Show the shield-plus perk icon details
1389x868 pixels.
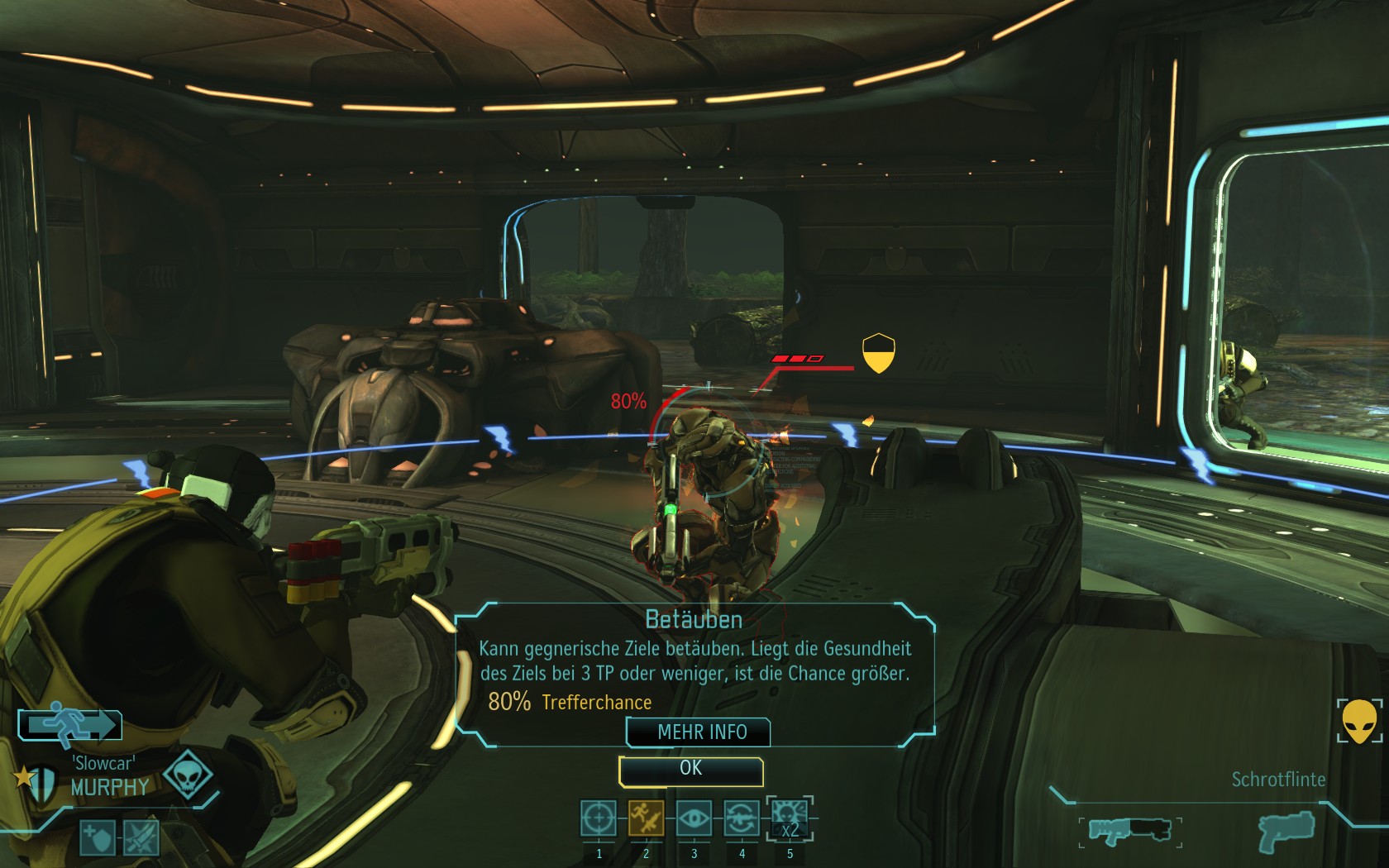coord(98,838)
